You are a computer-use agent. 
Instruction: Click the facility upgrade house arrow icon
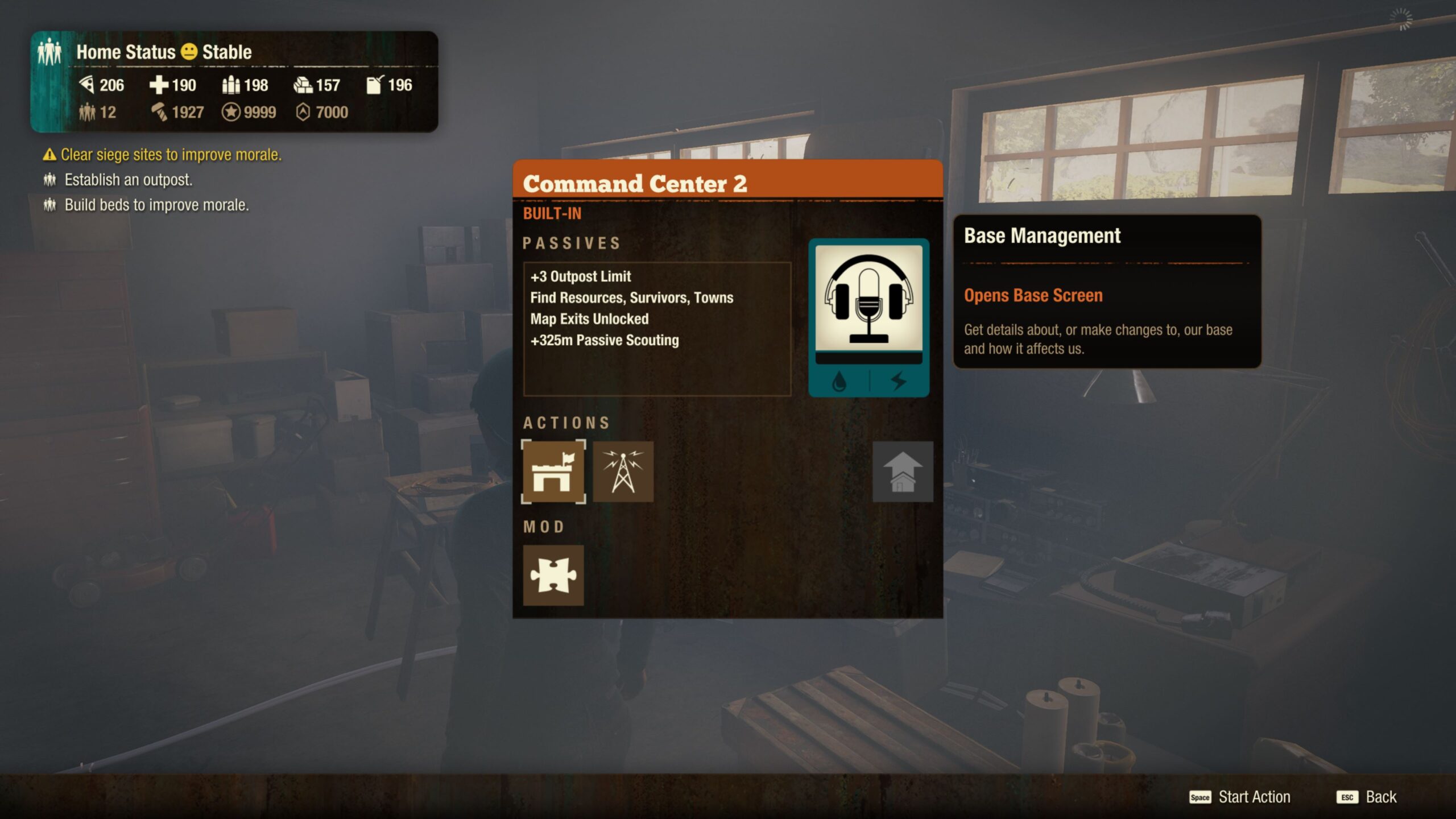[902, 471]
